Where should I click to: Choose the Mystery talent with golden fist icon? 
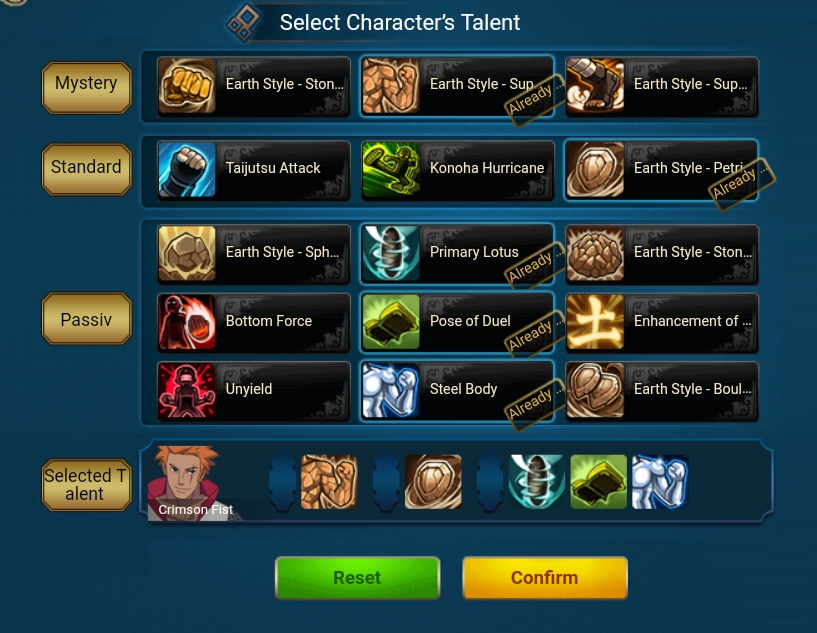tap(254, 85)
